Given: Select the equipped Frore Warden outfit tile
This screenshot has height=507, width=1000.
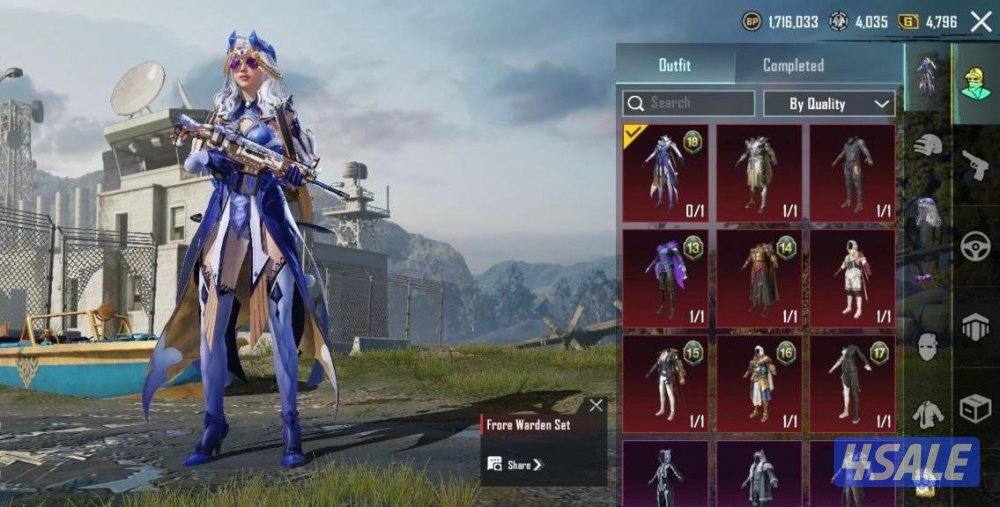Looking at the screenshot, I should pyautogui.click(x=665, y=172).
